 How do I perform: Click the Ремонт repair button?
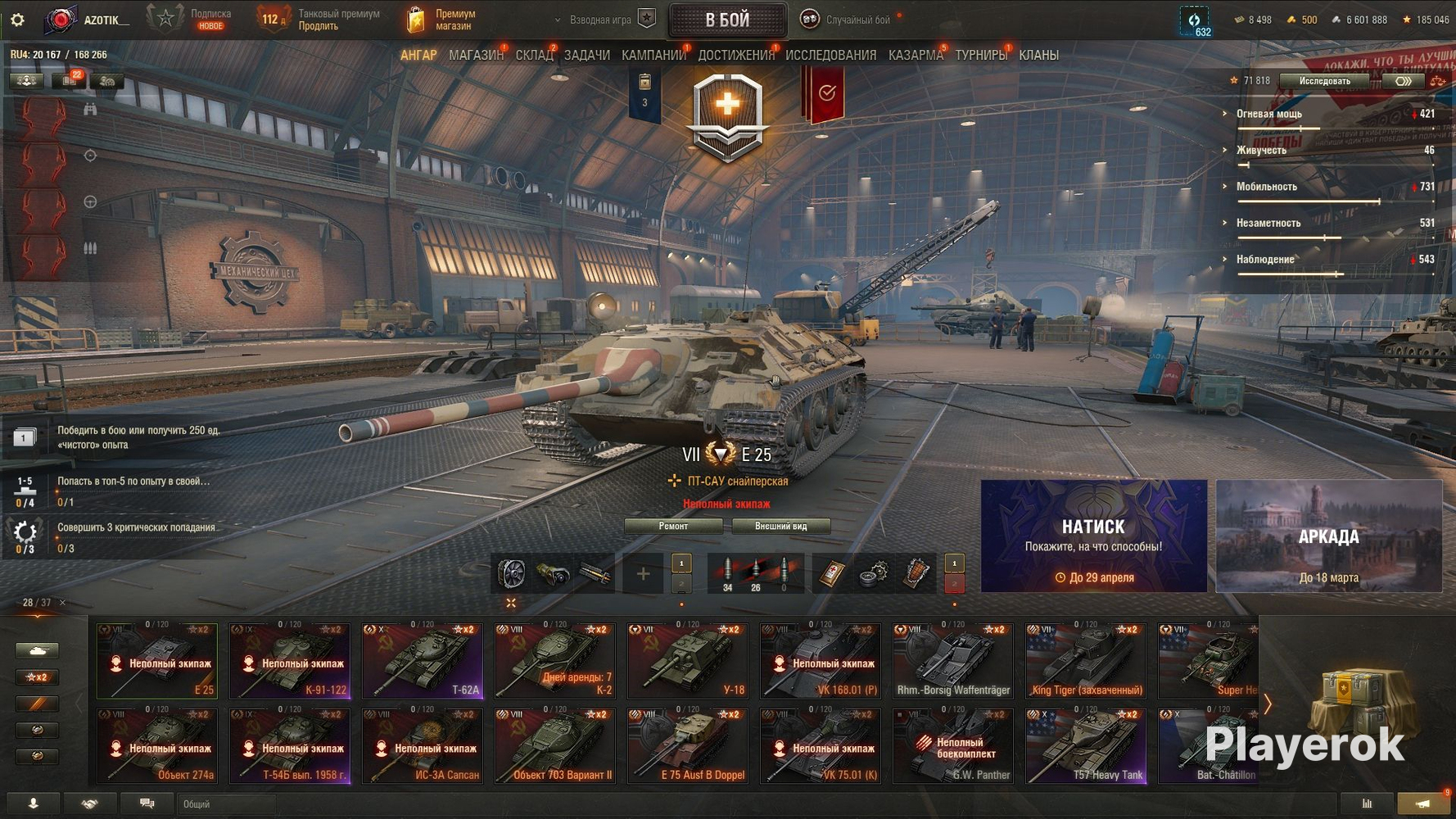pyautogui.click(x=673, y=526)
